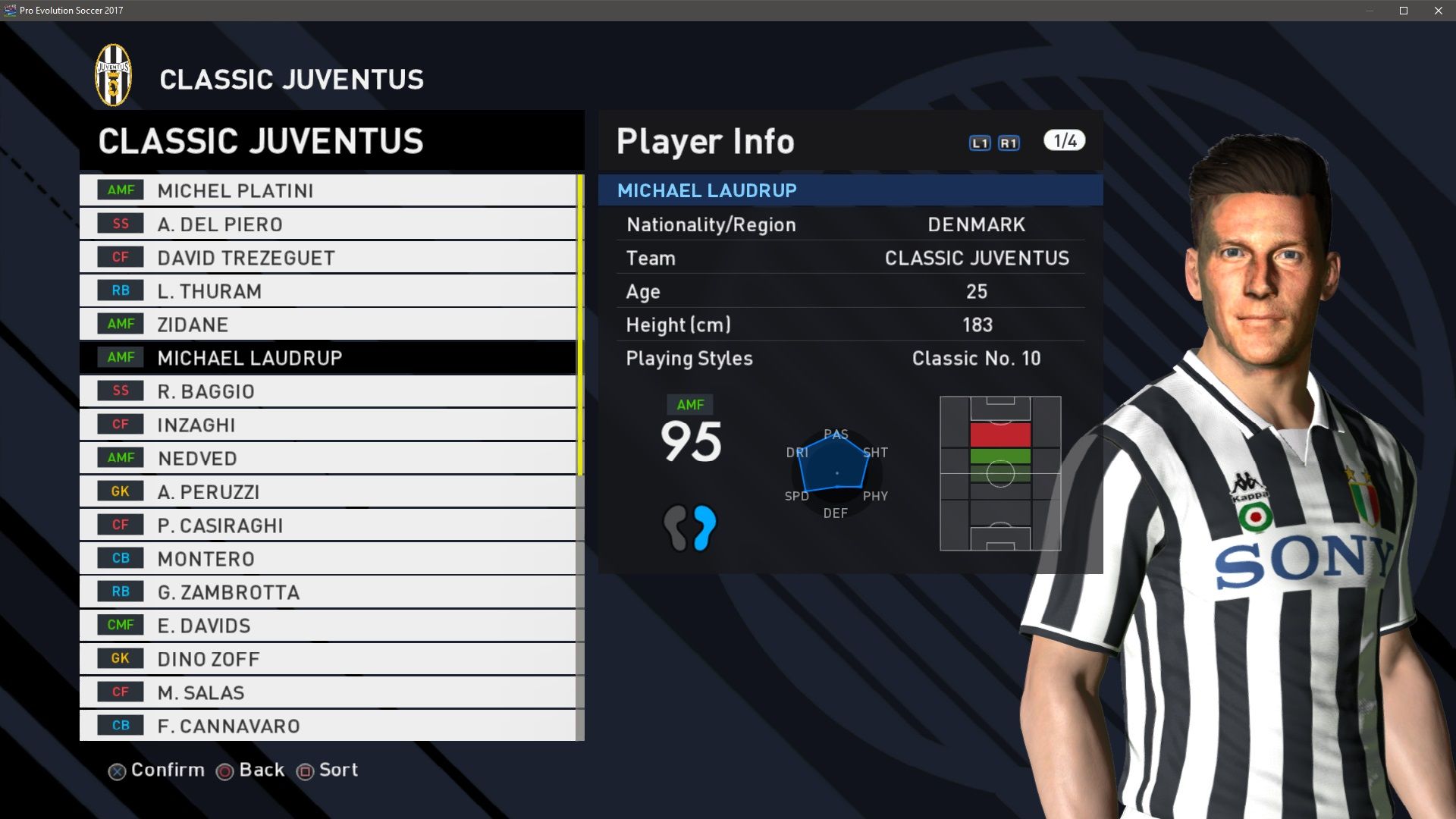Maximize the game window
The width and height of the screenshot is (1456, 819).
click(x=1403, y=11)
